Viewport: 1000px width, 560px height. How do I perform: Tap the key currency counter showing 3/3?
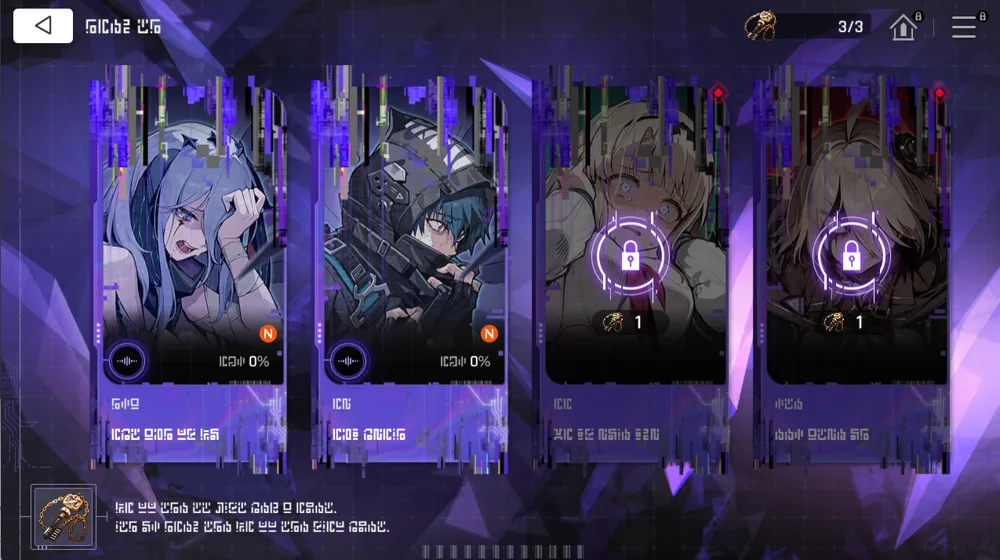(808, 27)
